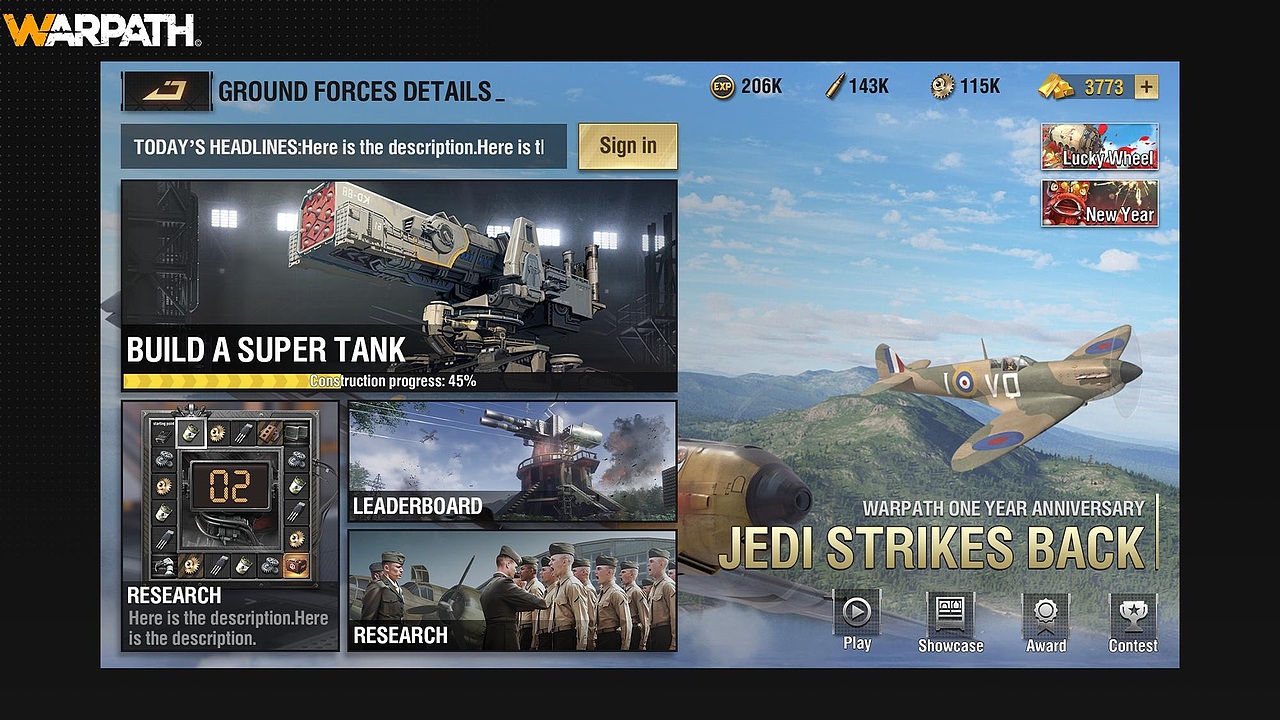
Task: Select the Leaderboard tile
Action: [512, 461]
